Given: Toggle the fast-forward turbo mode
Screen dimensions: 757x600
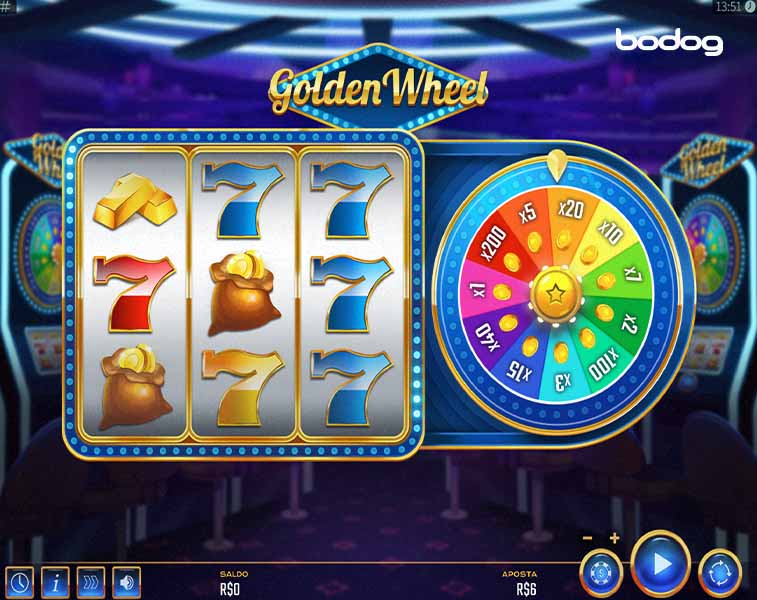Looking at the screenshot, I should point(91,581).
